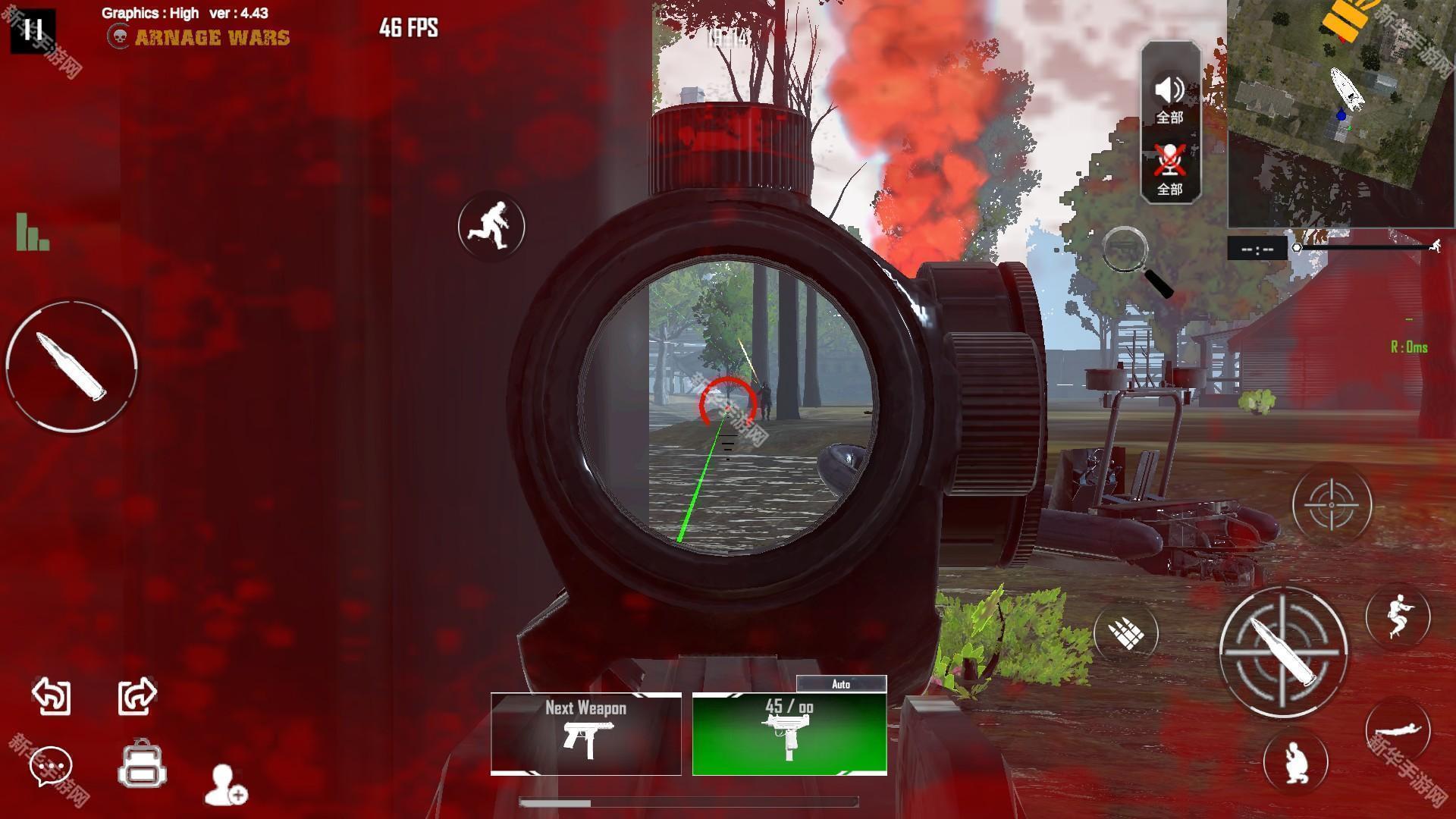Fire using the left bullet button

[x=72, y=366]
